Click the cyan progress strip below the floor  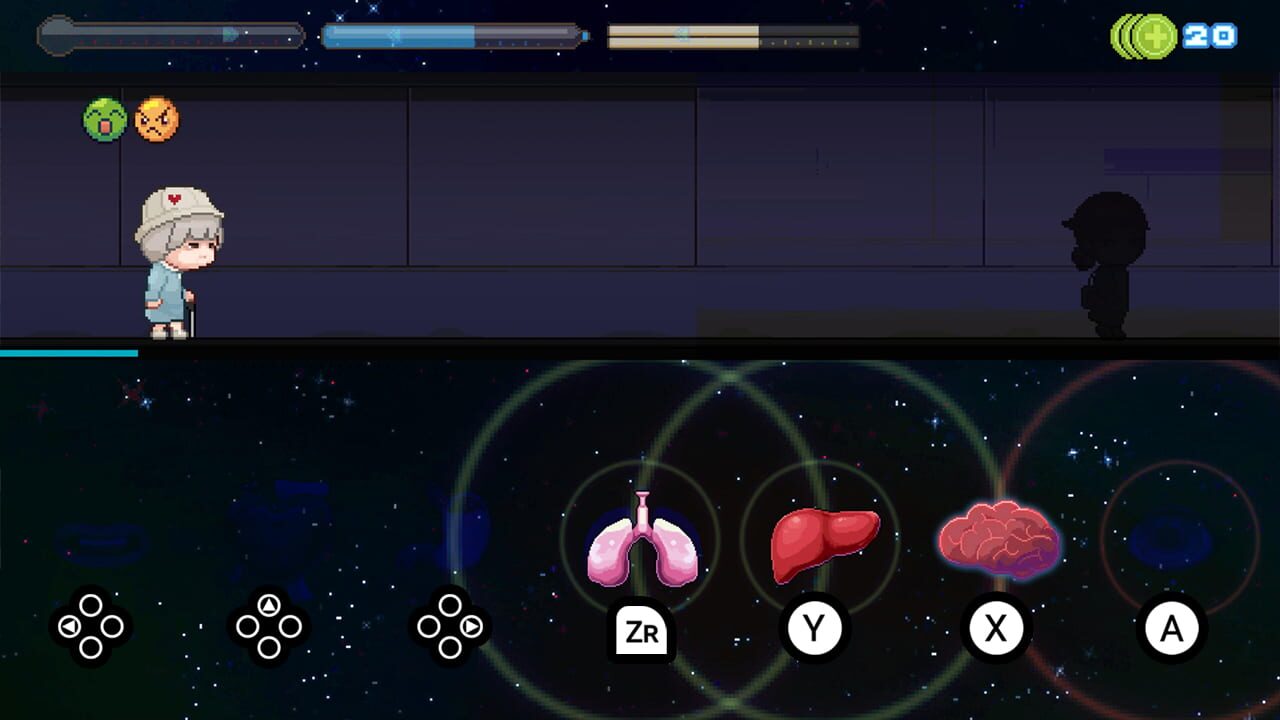pos(70,355)
